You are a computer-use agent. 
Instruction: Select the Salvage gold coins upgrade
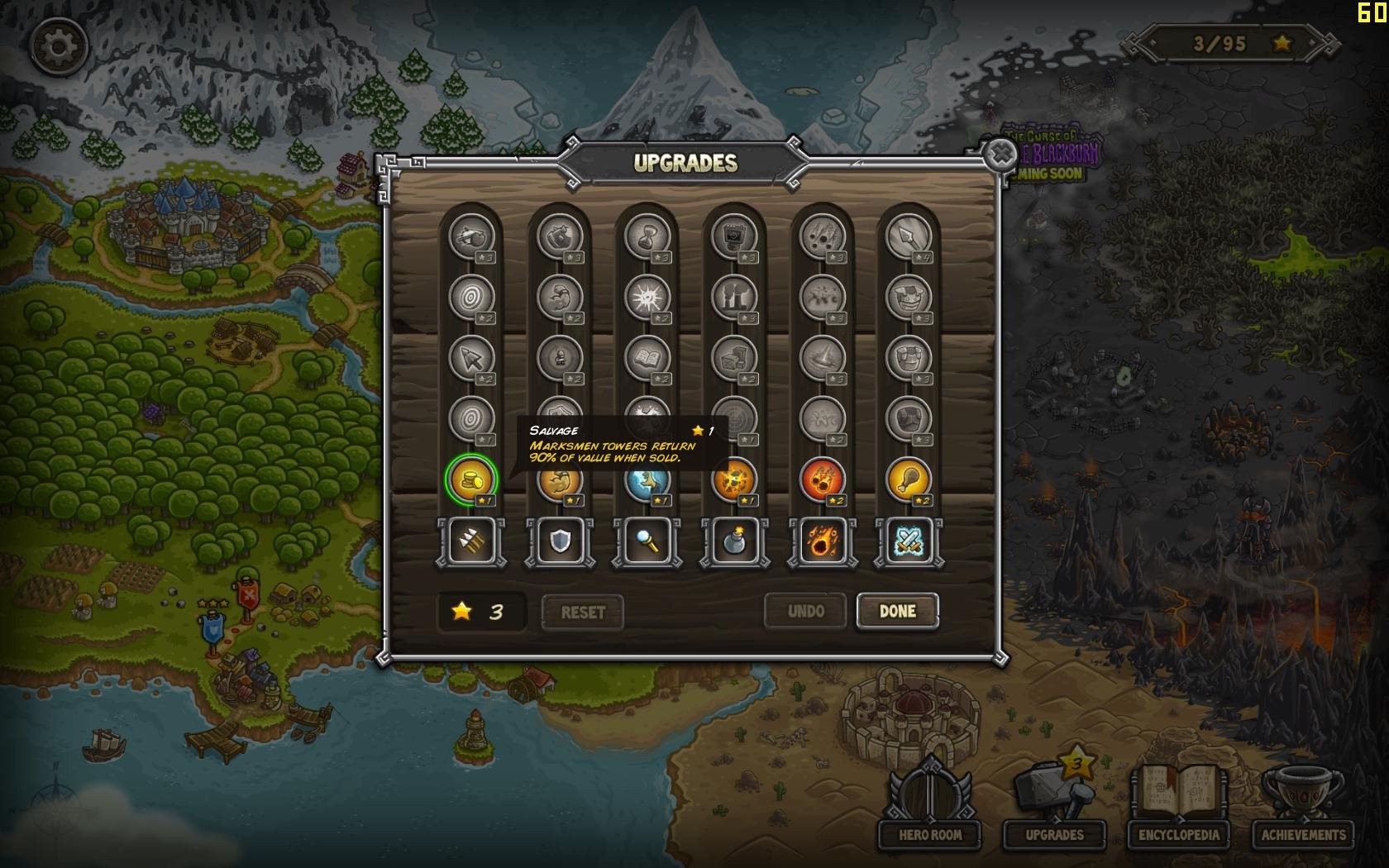471,479
